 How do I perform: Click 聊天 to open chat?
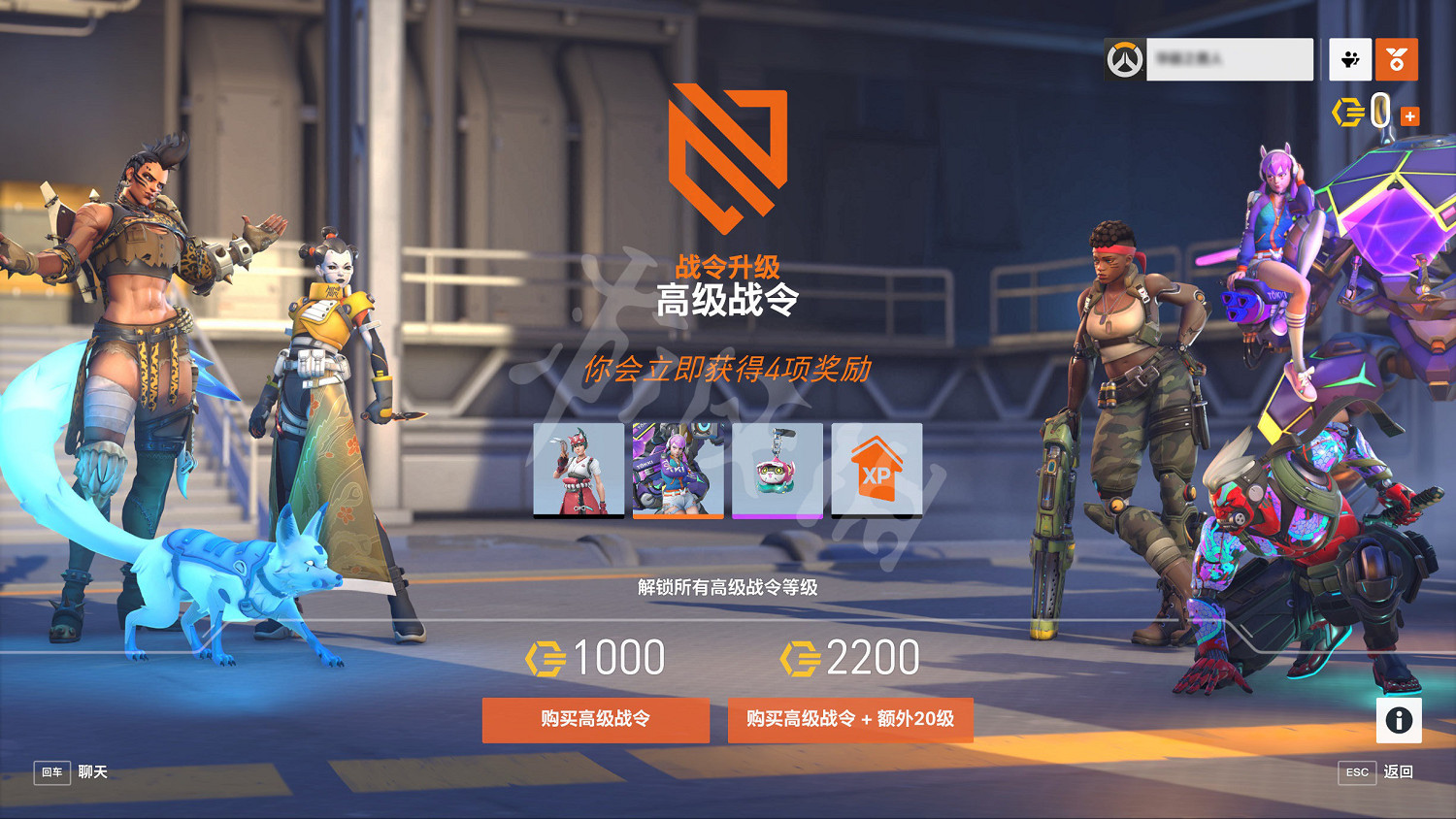93,773
